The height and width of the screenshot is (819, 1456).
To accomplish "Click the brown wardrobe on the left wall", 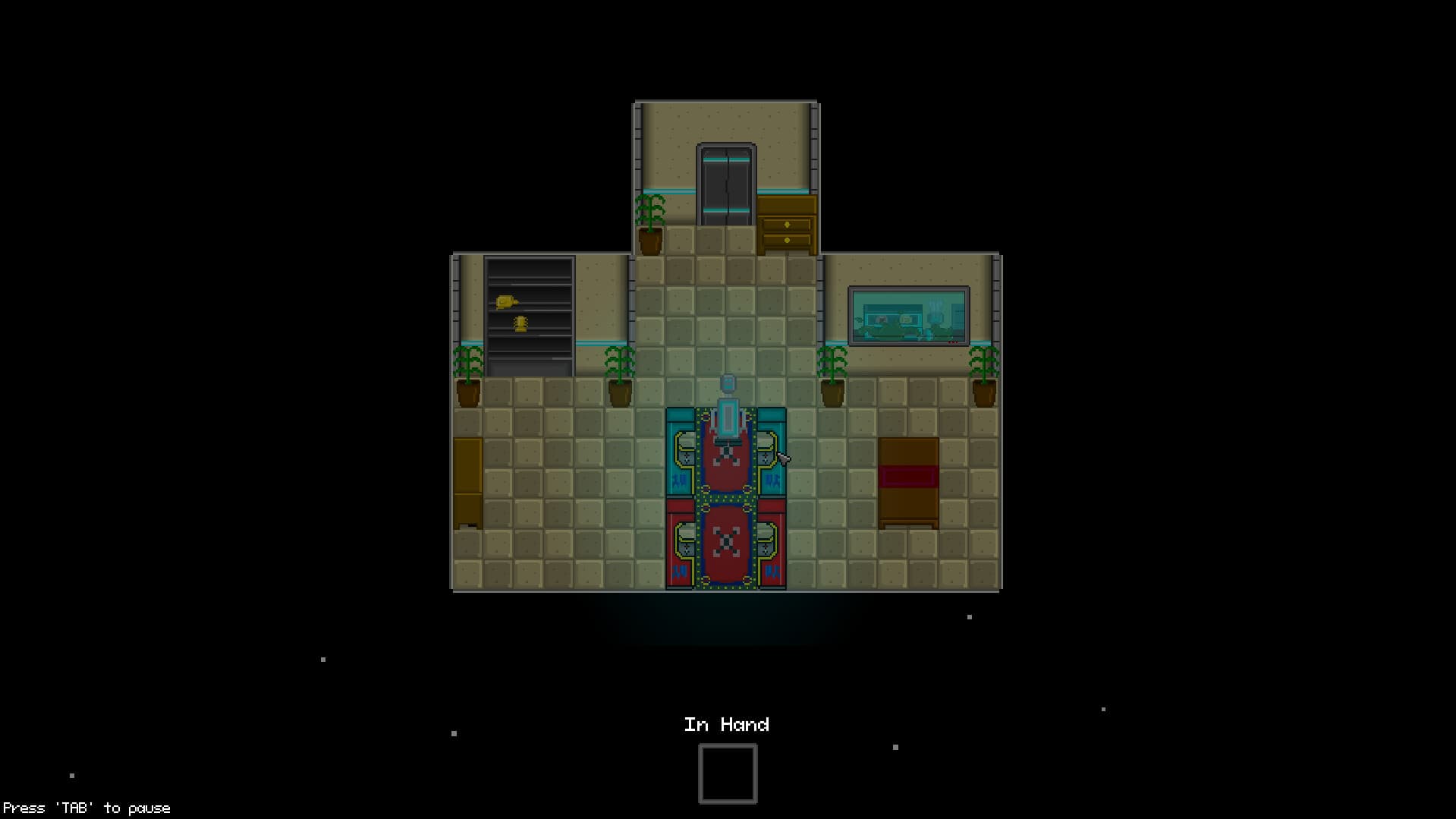I will [x=467, y=482].
